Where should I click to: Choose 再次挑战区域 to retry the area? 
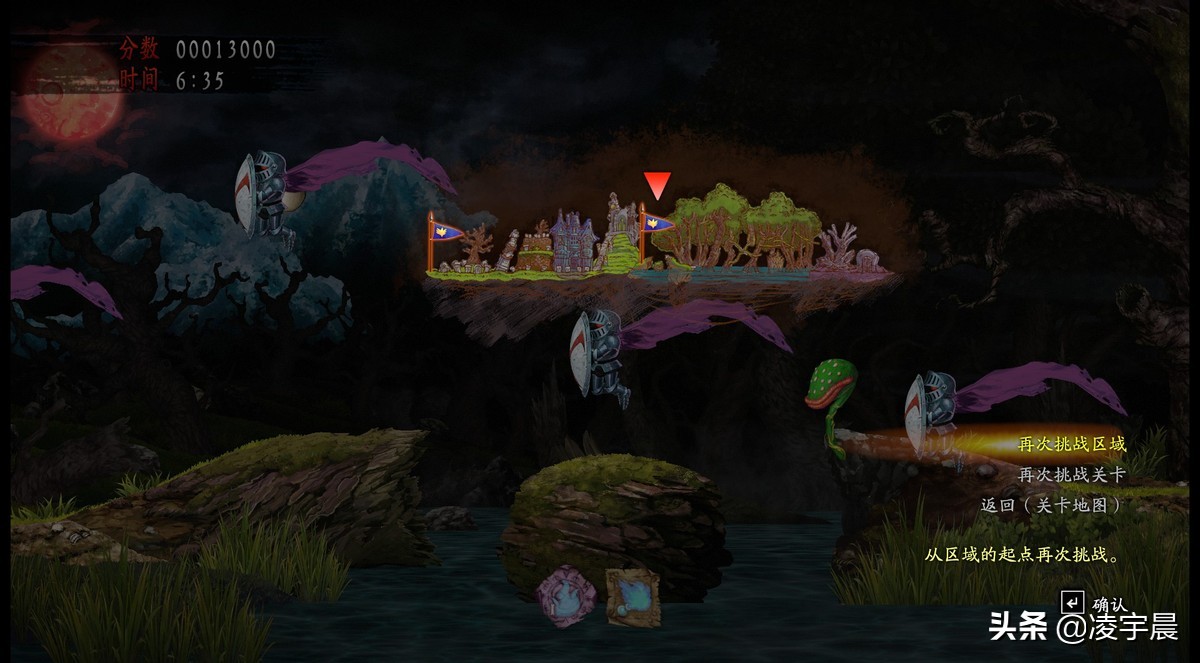click(x=1071, y=444)
